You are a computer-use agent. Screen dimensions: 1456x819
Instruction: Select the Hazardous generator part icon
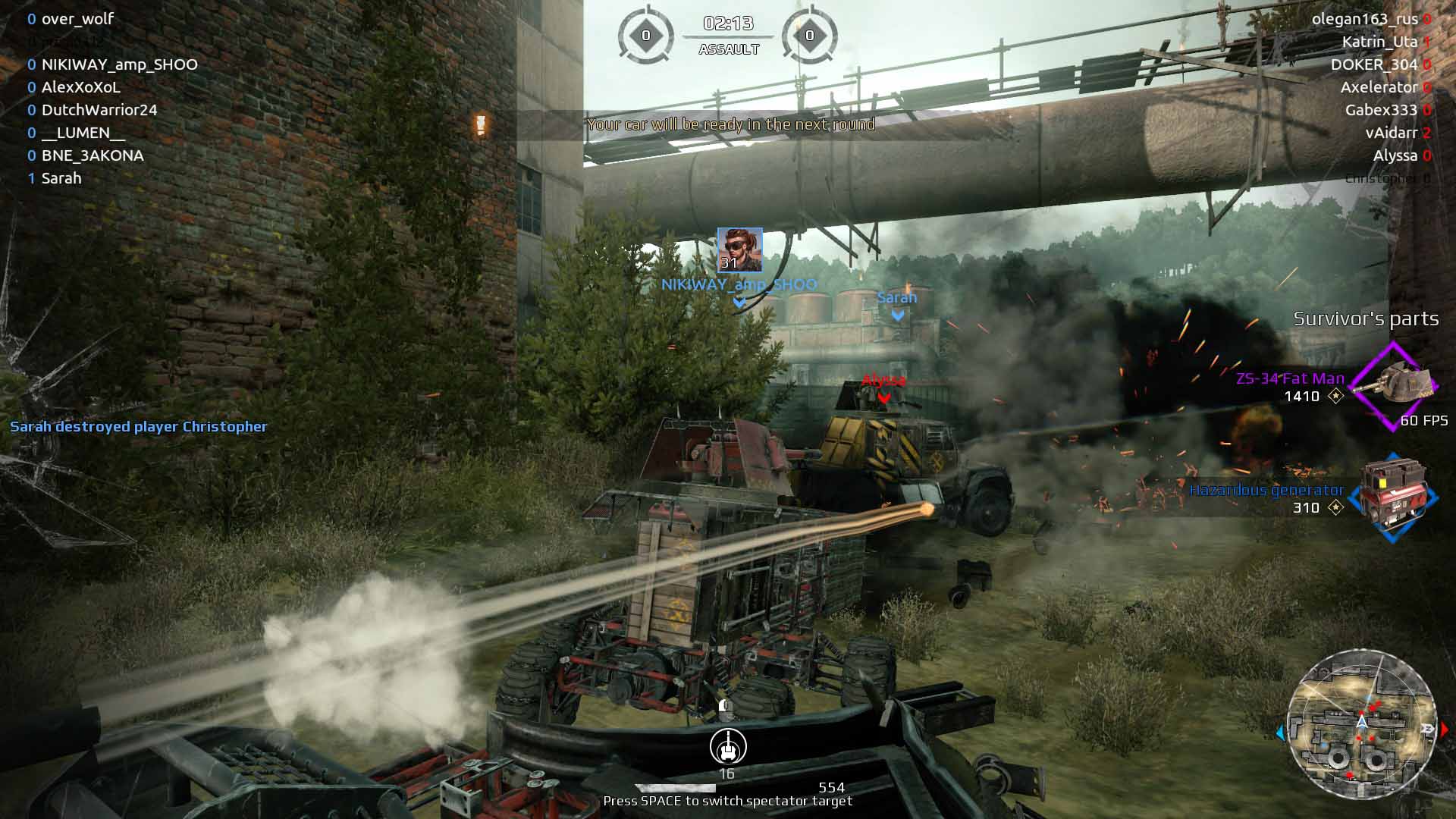click(1393, 497)
